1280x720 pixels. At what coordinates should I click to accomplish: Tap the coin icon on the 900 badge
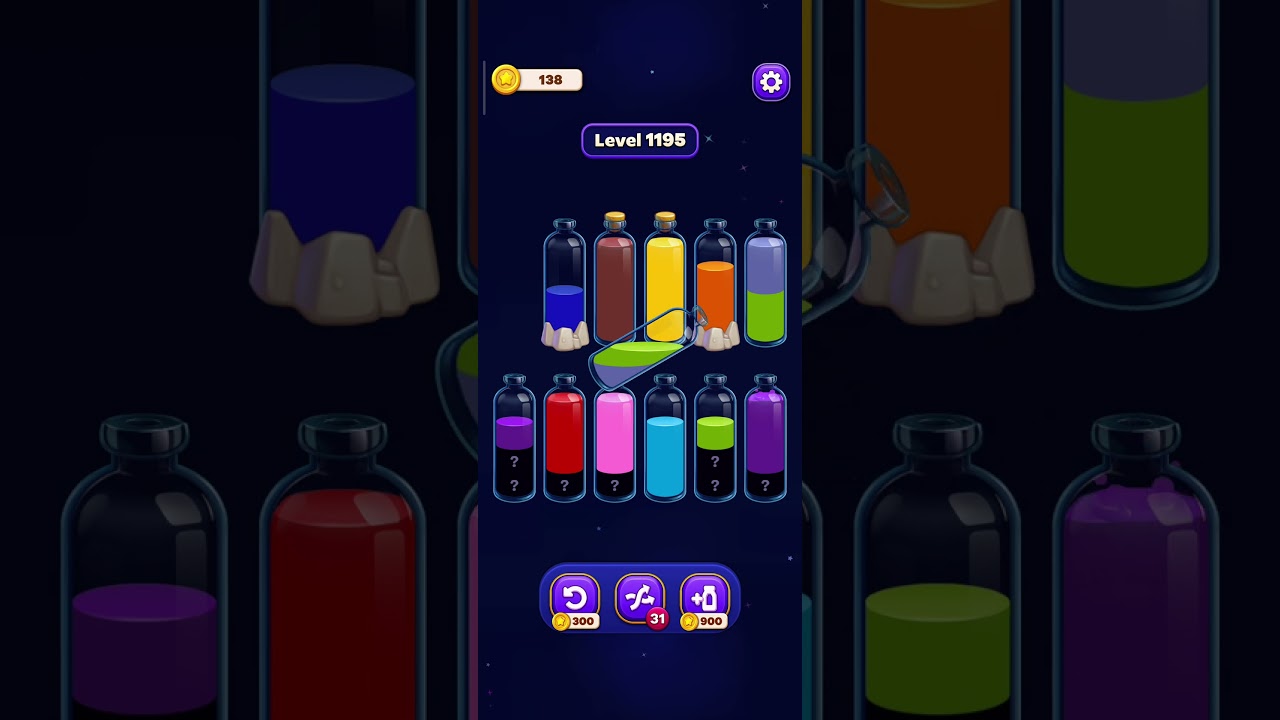[691, 620]
